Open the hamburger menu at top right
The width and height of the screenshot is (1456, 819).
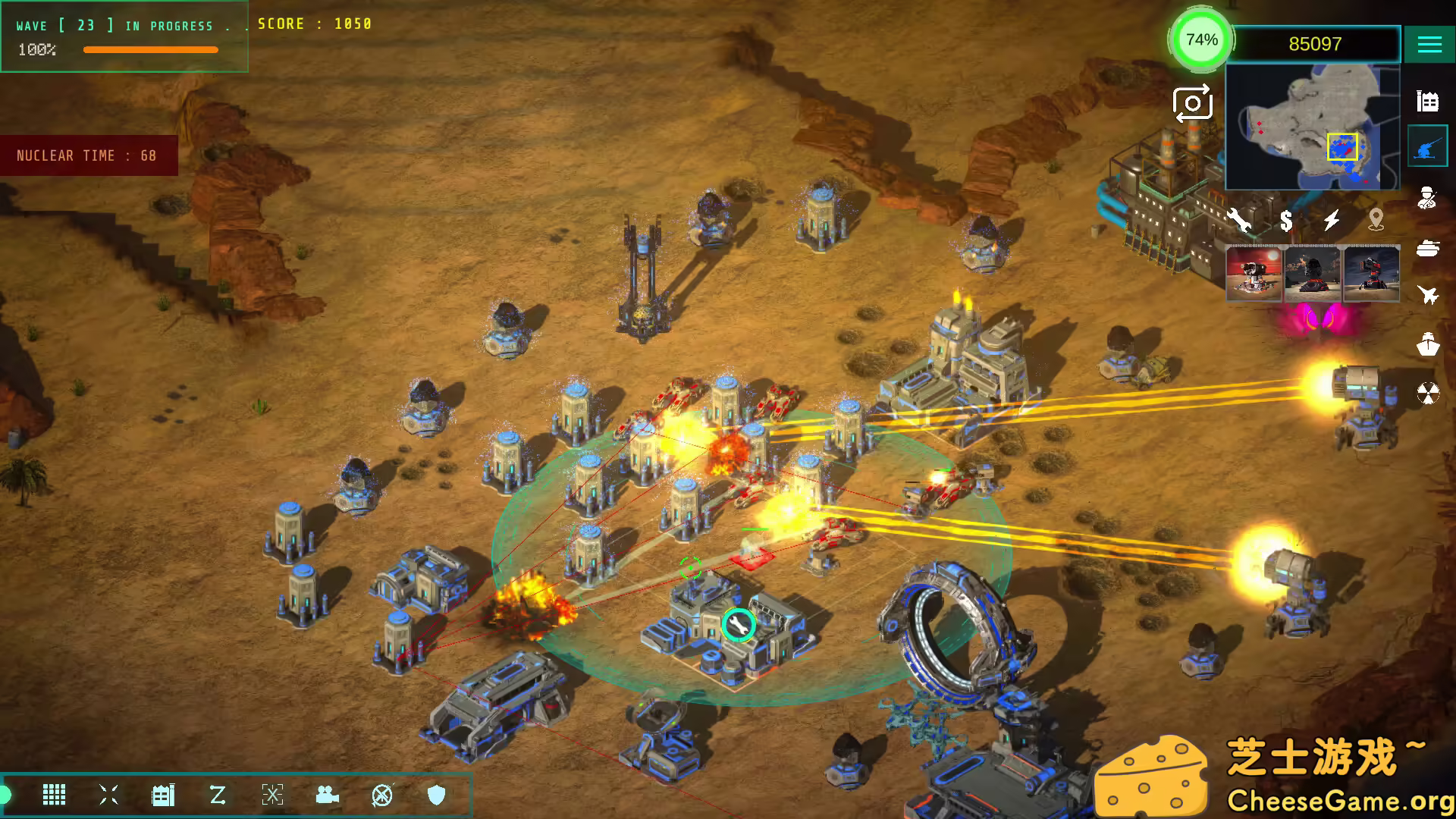tap(1429, 44)
